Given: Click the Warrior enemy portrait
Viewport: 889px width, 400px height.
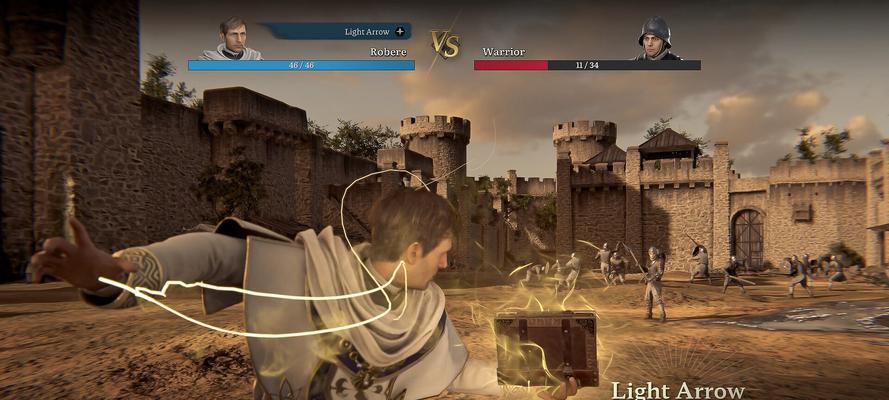Looking at the screenshot, I should (x=655, y=39).
